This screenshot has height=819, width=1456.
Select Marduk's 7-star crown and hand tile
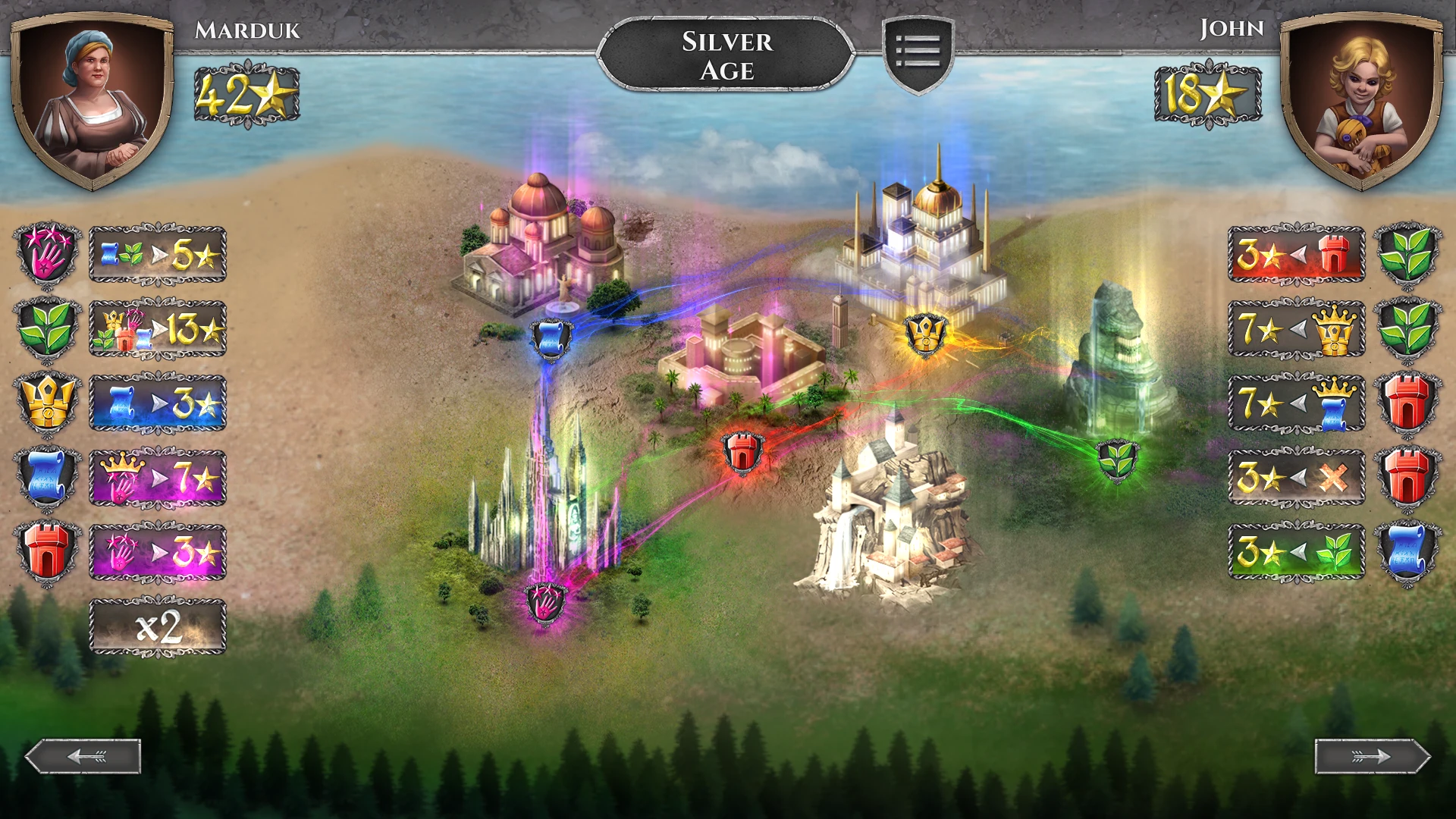point(158,478)
